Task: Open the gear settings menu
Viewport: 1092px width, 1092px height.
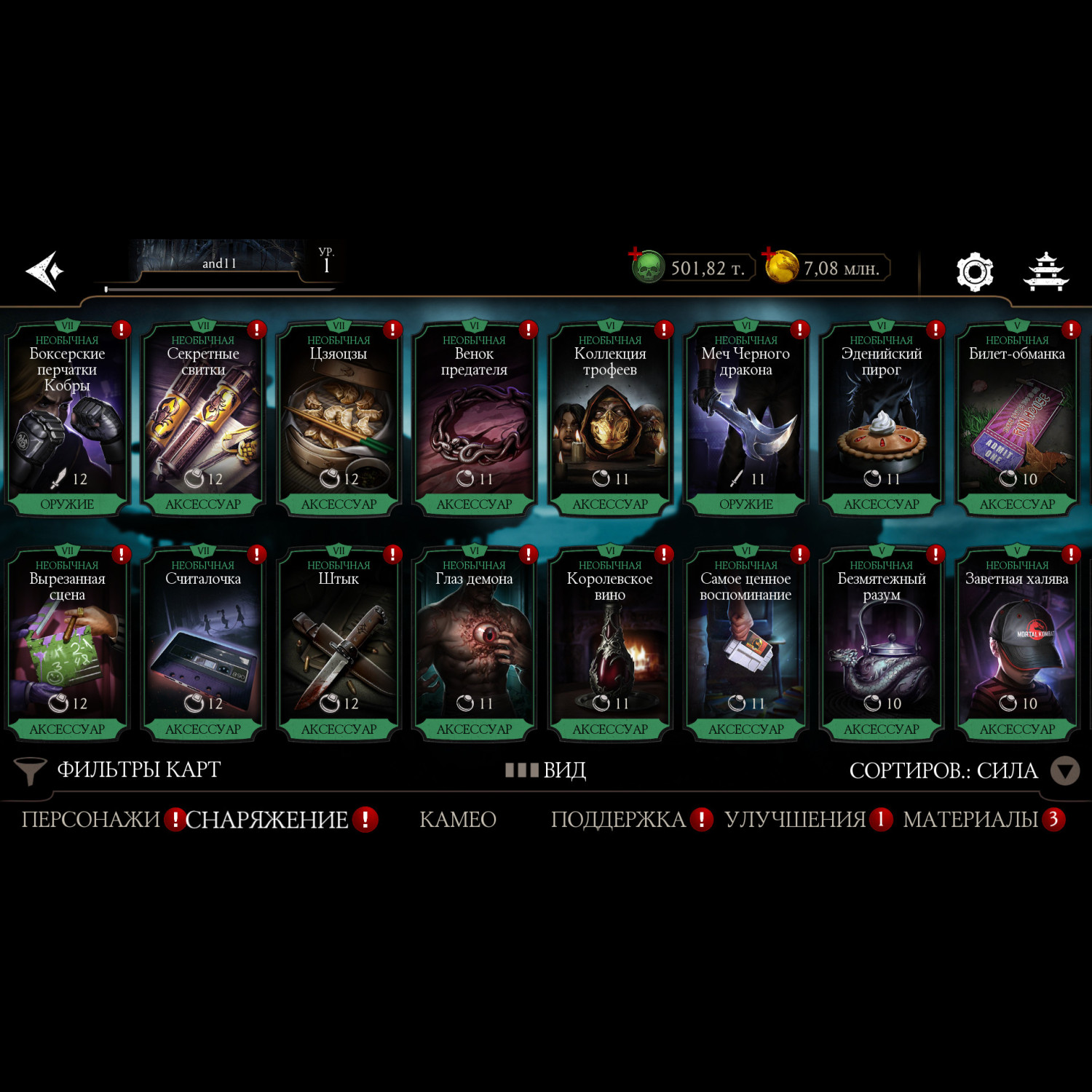Action: click(x=974, y=272)
